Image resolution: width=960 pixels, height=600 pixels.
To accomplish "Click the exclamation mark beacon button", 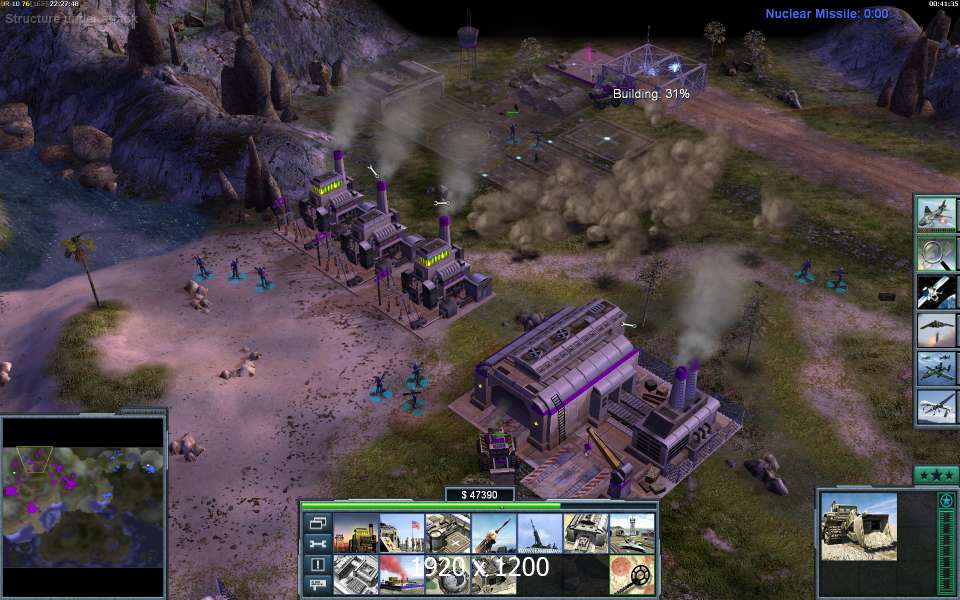I will pos(317,565).
